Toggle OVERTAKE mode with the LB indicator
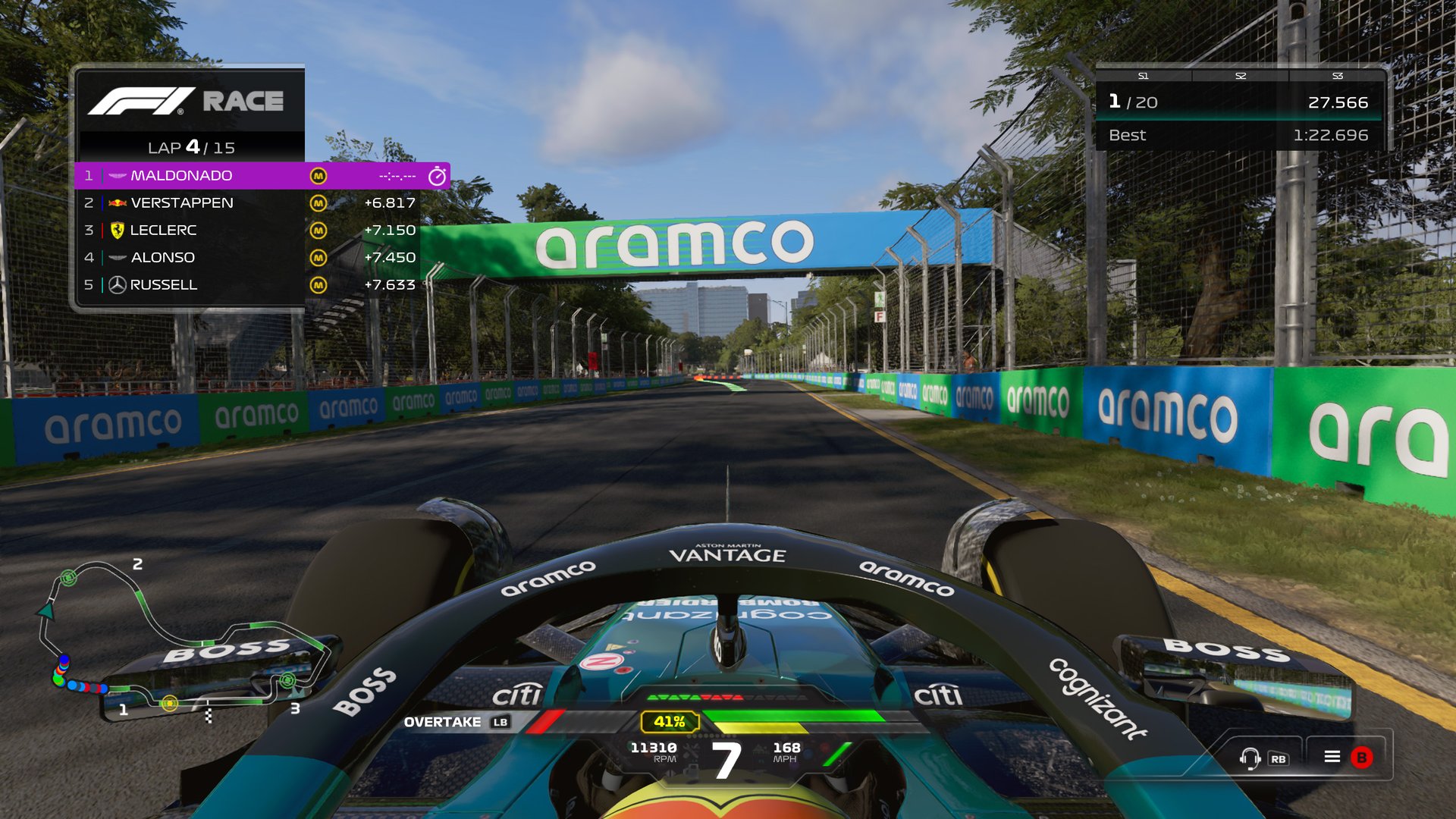This screenshot has height=819, width=1456. click(463, 723)
